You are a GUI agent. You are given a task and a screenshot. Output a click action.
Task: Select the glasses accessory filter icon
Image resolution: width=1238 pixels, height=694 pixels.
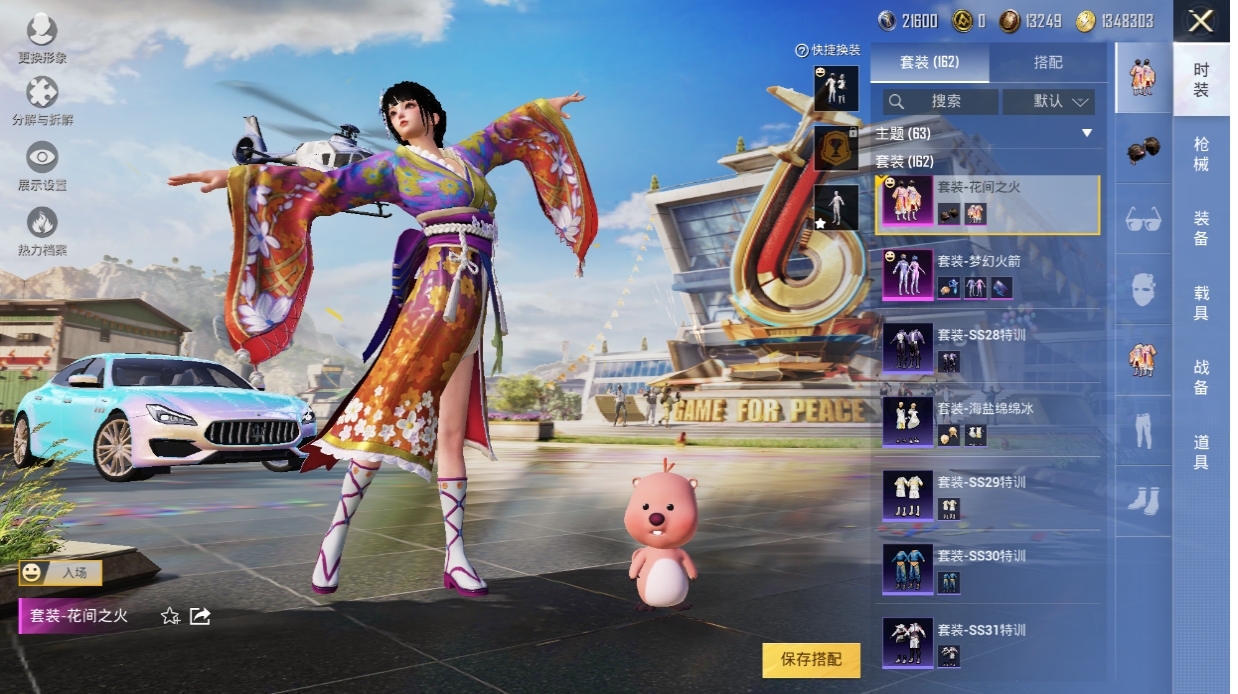tap(1143, 220)
